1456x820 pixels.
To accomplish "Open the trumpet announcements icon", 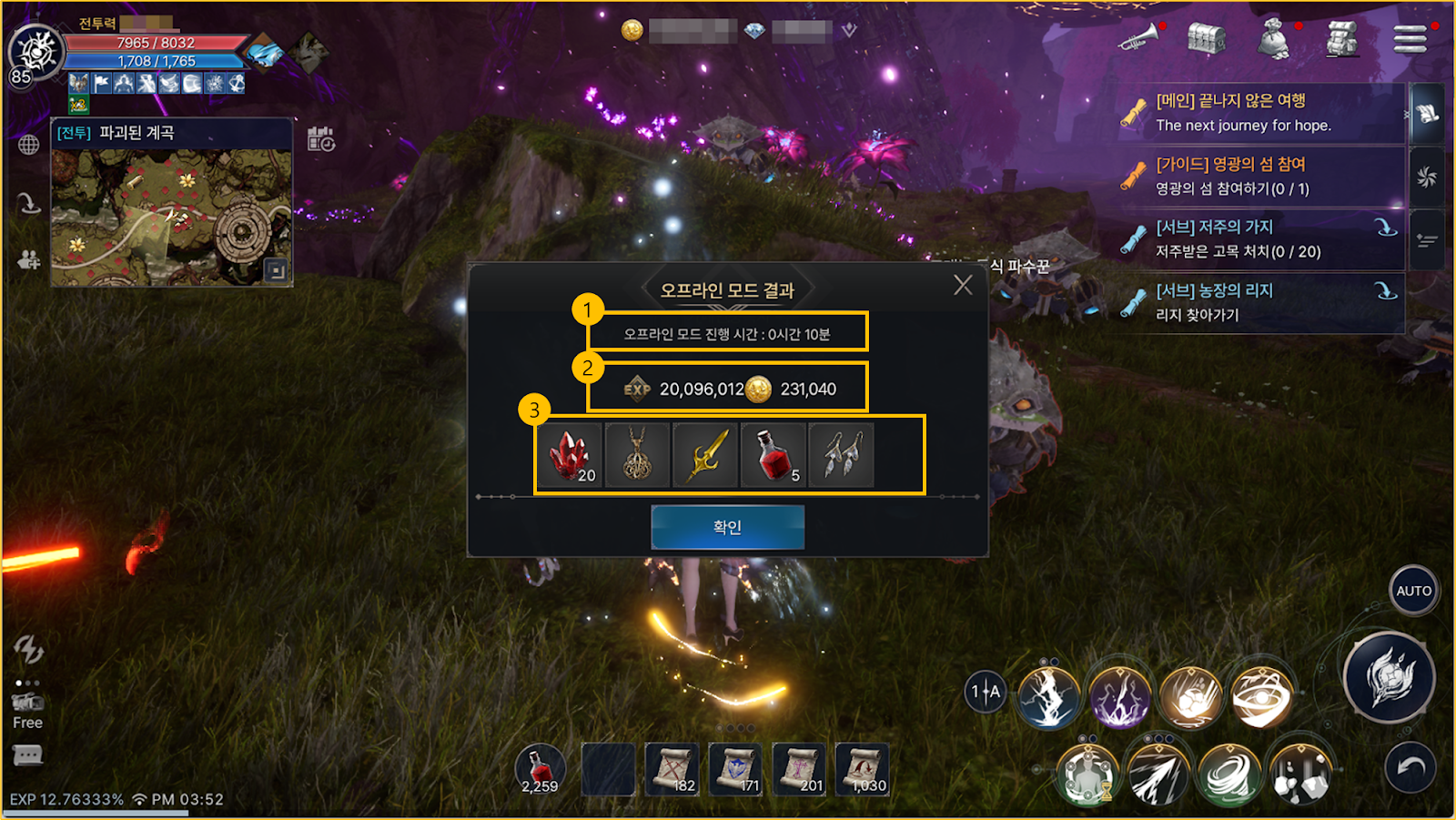I will coord(1139,39).
